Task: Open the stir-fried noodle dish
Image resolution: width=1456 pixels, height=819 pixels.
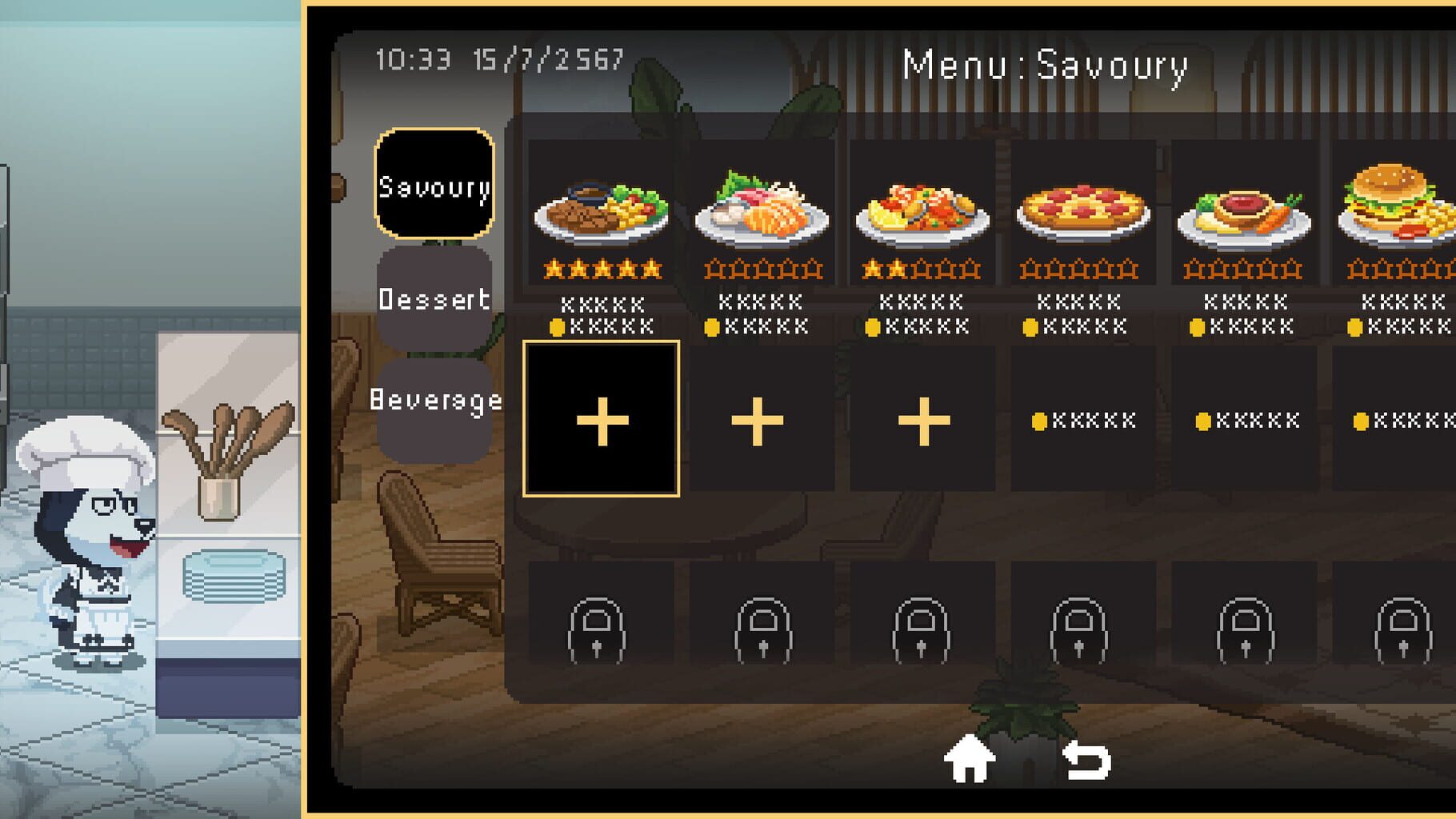Action: (920, 204)
